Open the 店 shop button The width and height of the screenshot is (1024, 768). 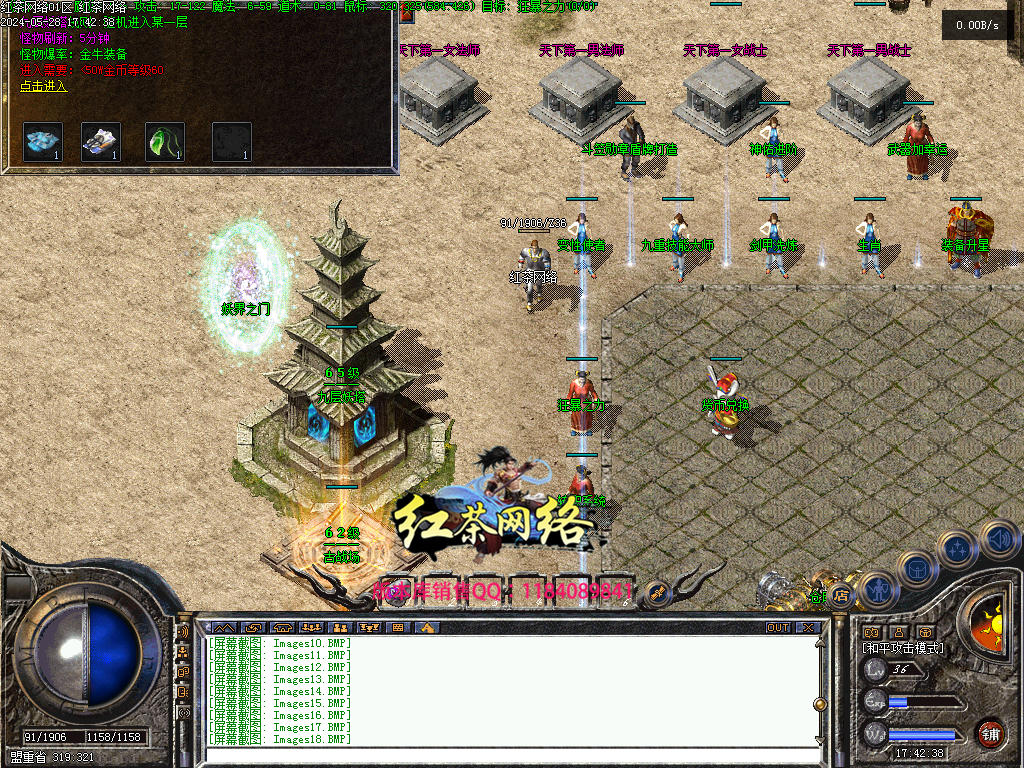click(842, 595)
